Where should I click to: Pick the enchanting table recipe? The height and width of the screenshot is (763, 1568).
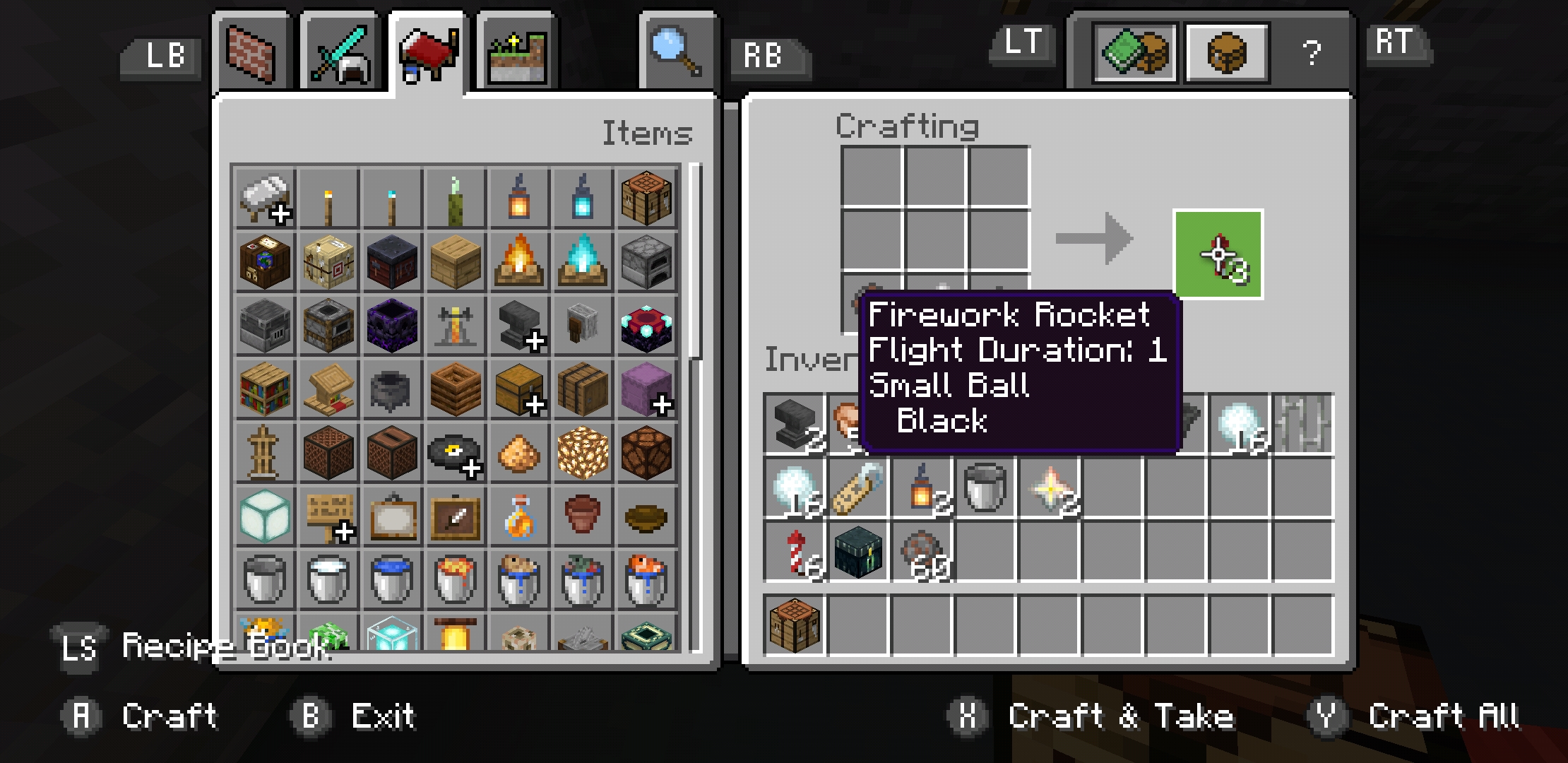pos(646,325)
